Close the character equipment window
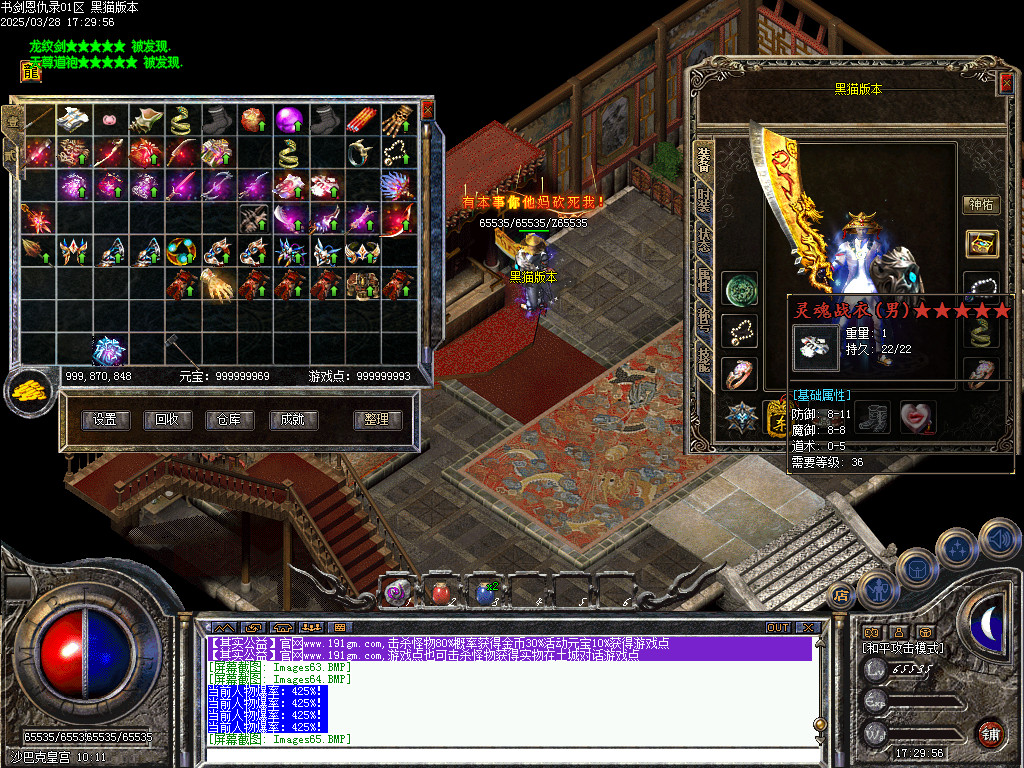1024x768 pixels. pyautogui.click(x=1005, y=84)
